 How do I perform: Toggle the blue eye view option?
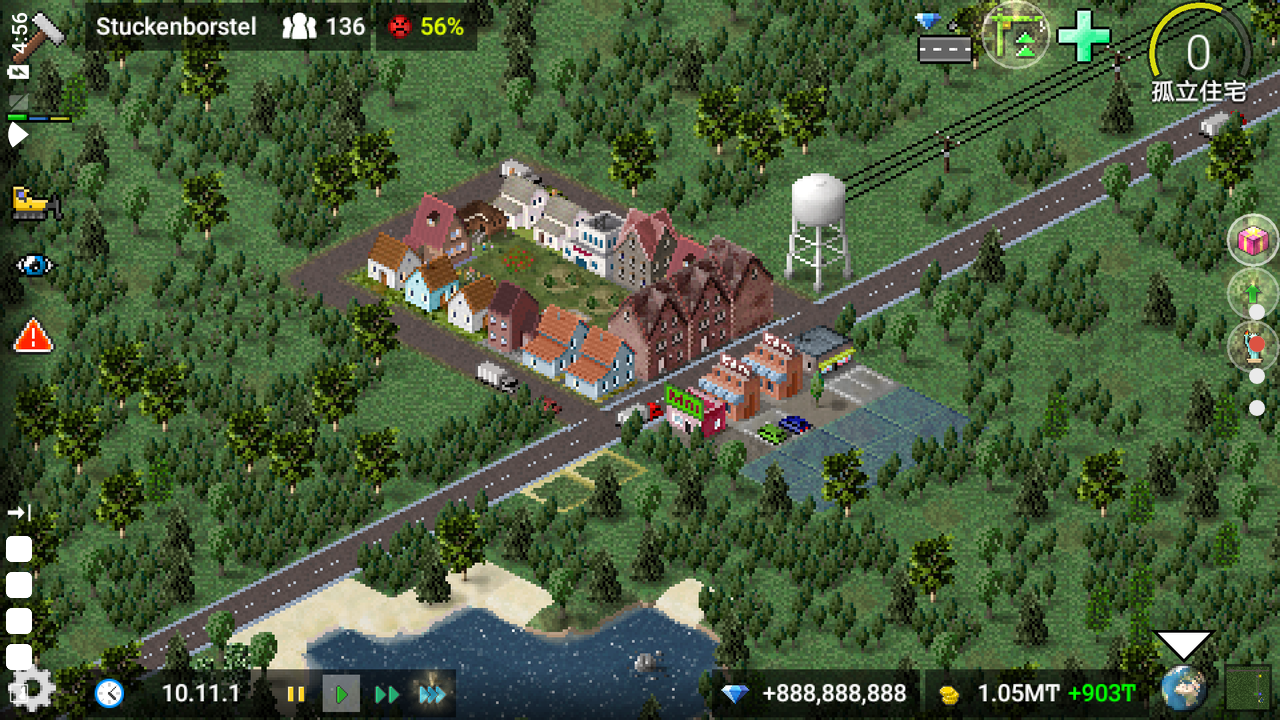tap(35, 265)
